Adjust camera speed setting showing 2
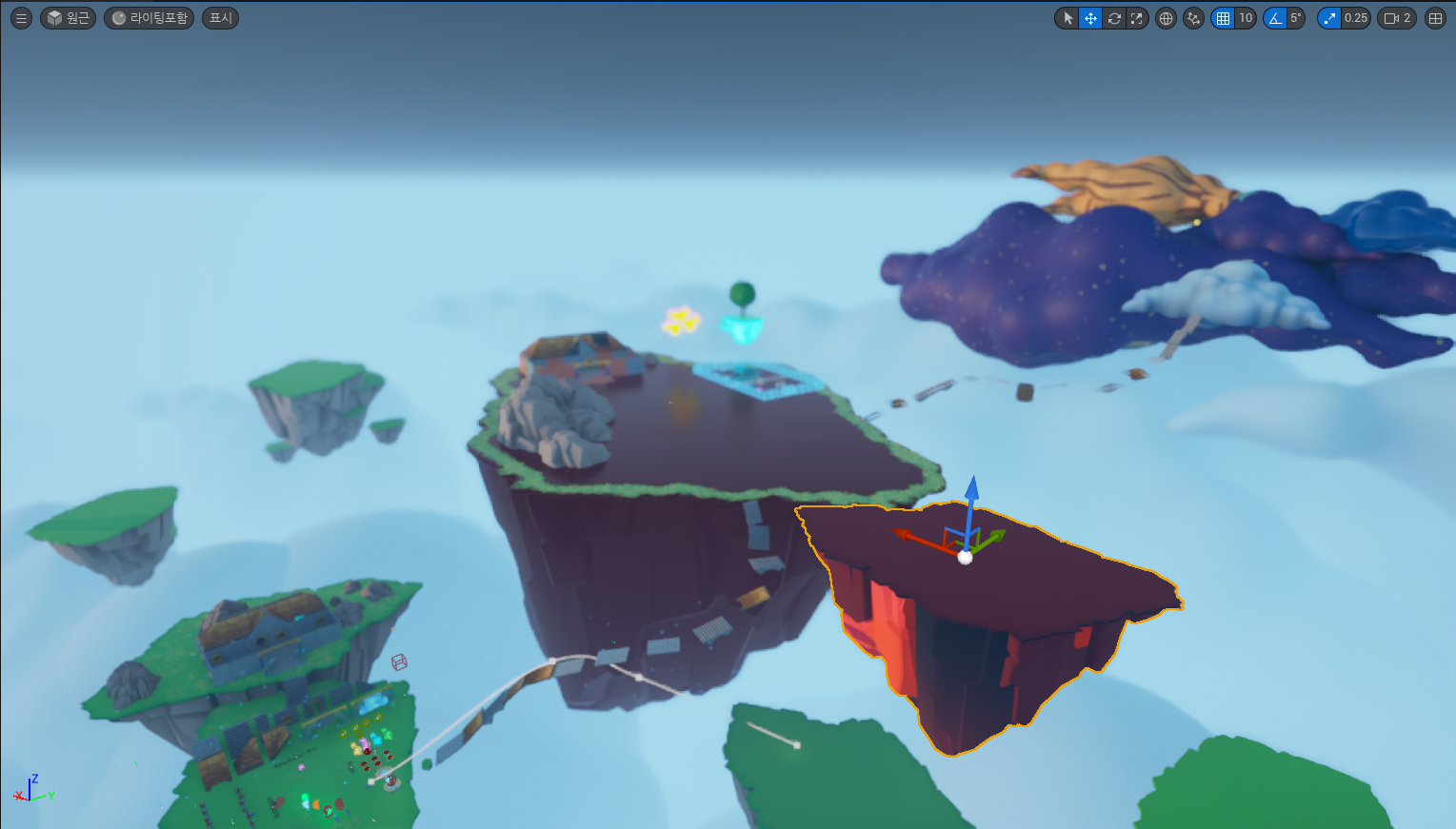 point(1397,18)
